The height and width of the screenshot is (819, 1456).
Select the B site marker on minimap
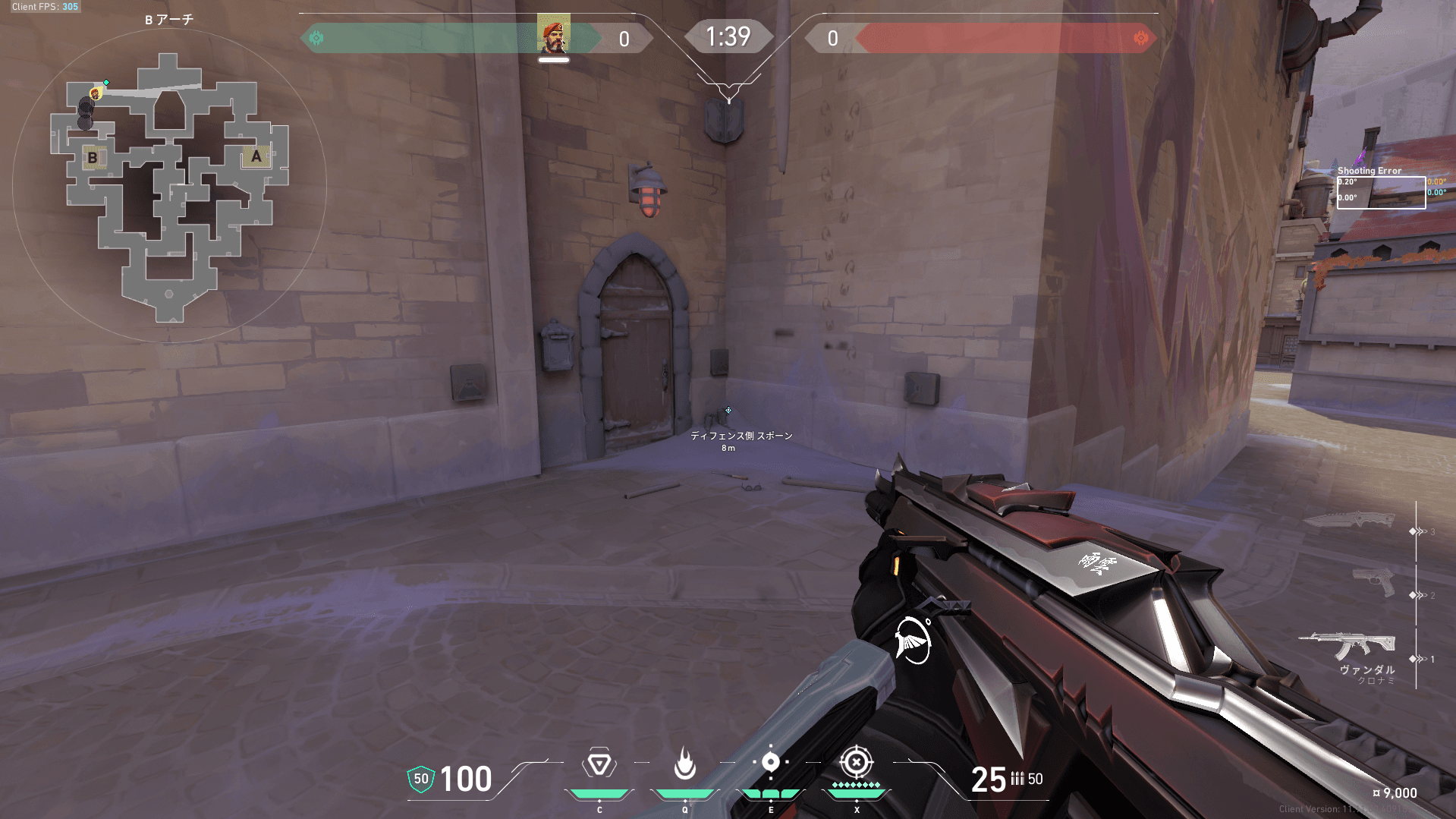pos(93,158)
